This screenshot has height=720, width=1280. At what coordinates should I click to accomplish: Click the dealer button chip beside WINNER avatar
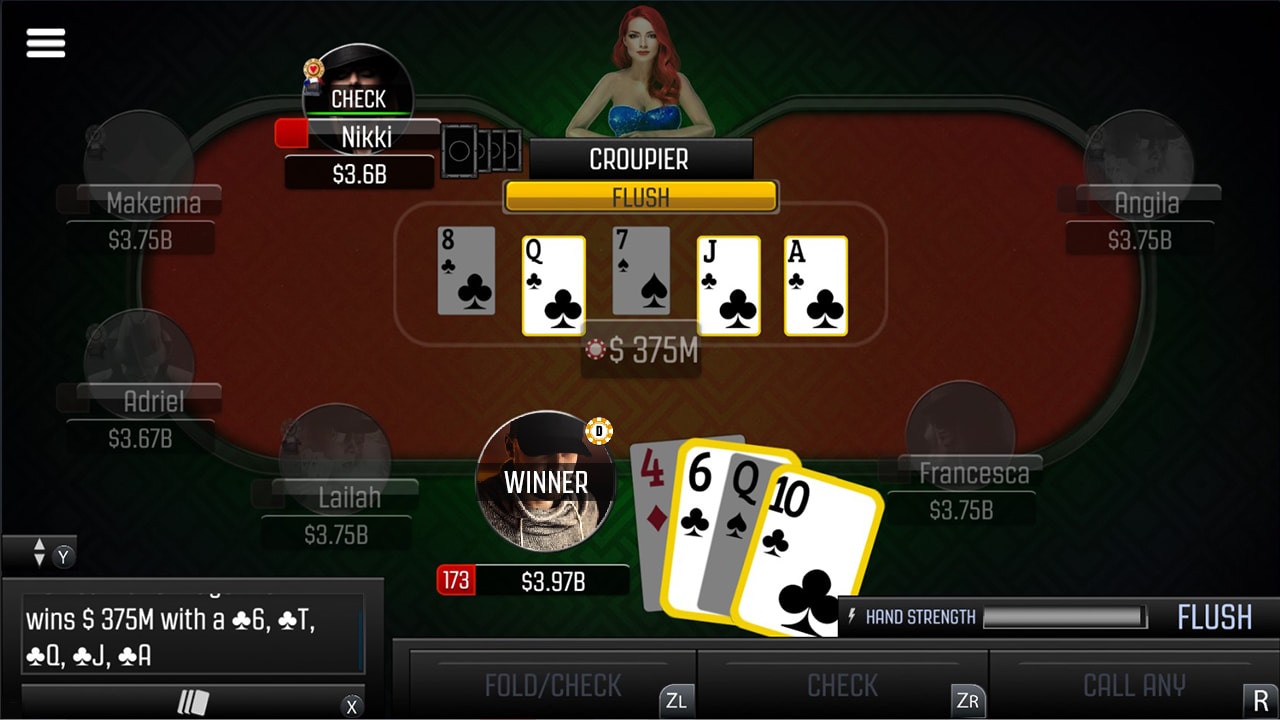pyautogui.click(x=599, y=429)
